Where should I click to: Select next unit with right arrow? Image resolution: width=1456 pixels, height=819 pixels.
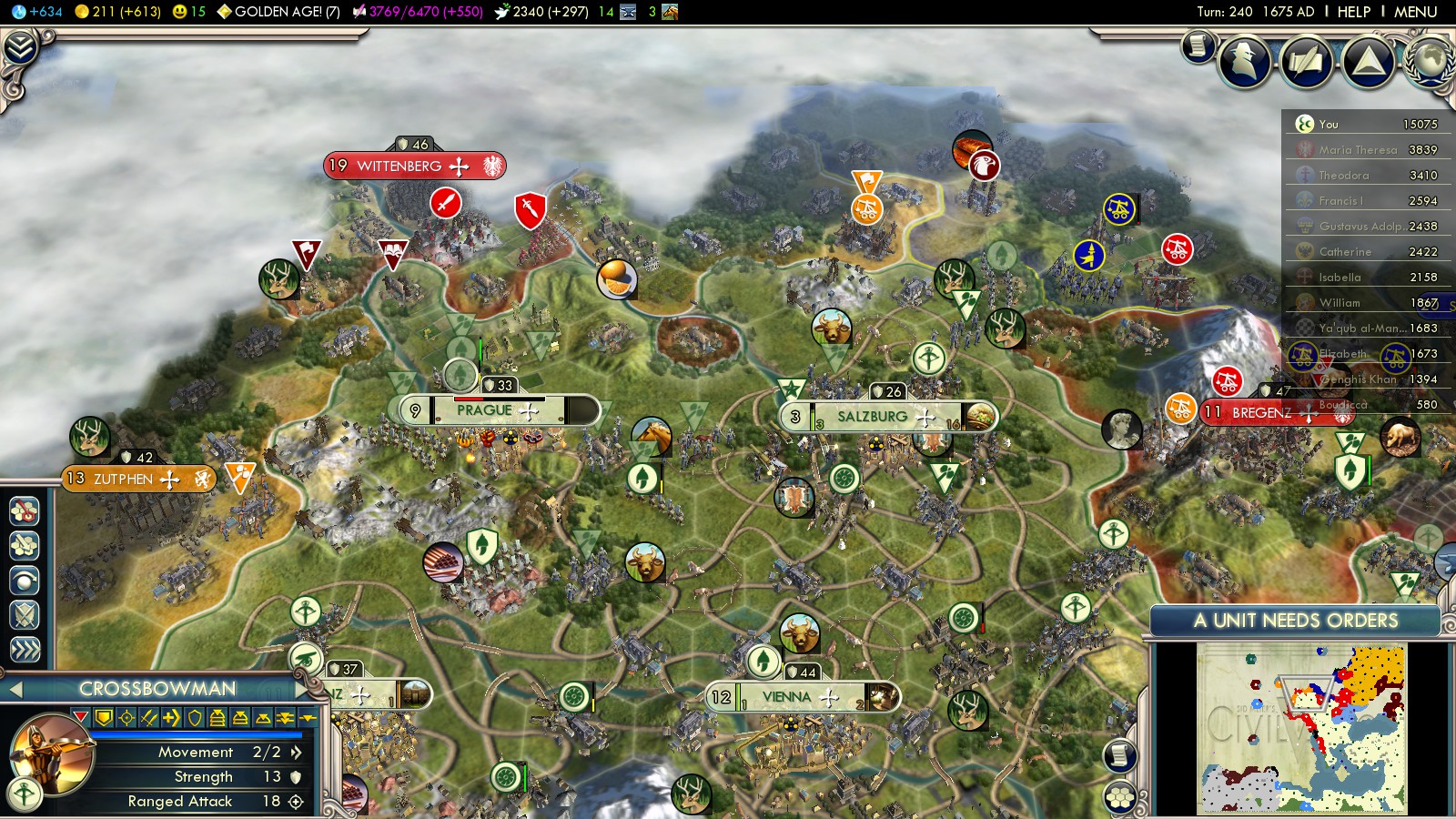(x=300, y=690)
